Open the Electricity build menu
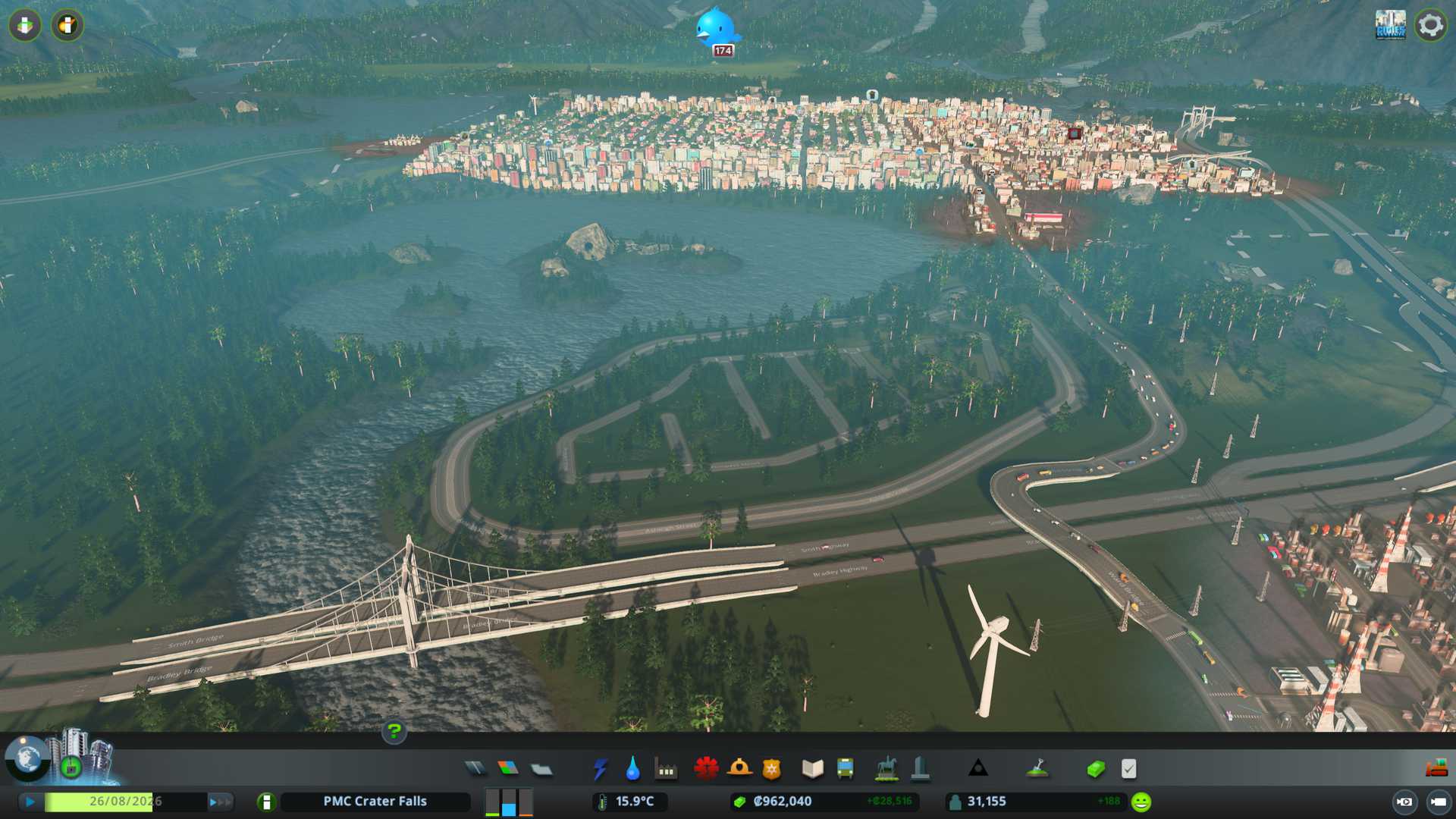This screenshot has width=1456, height=819. pos(600,769)
